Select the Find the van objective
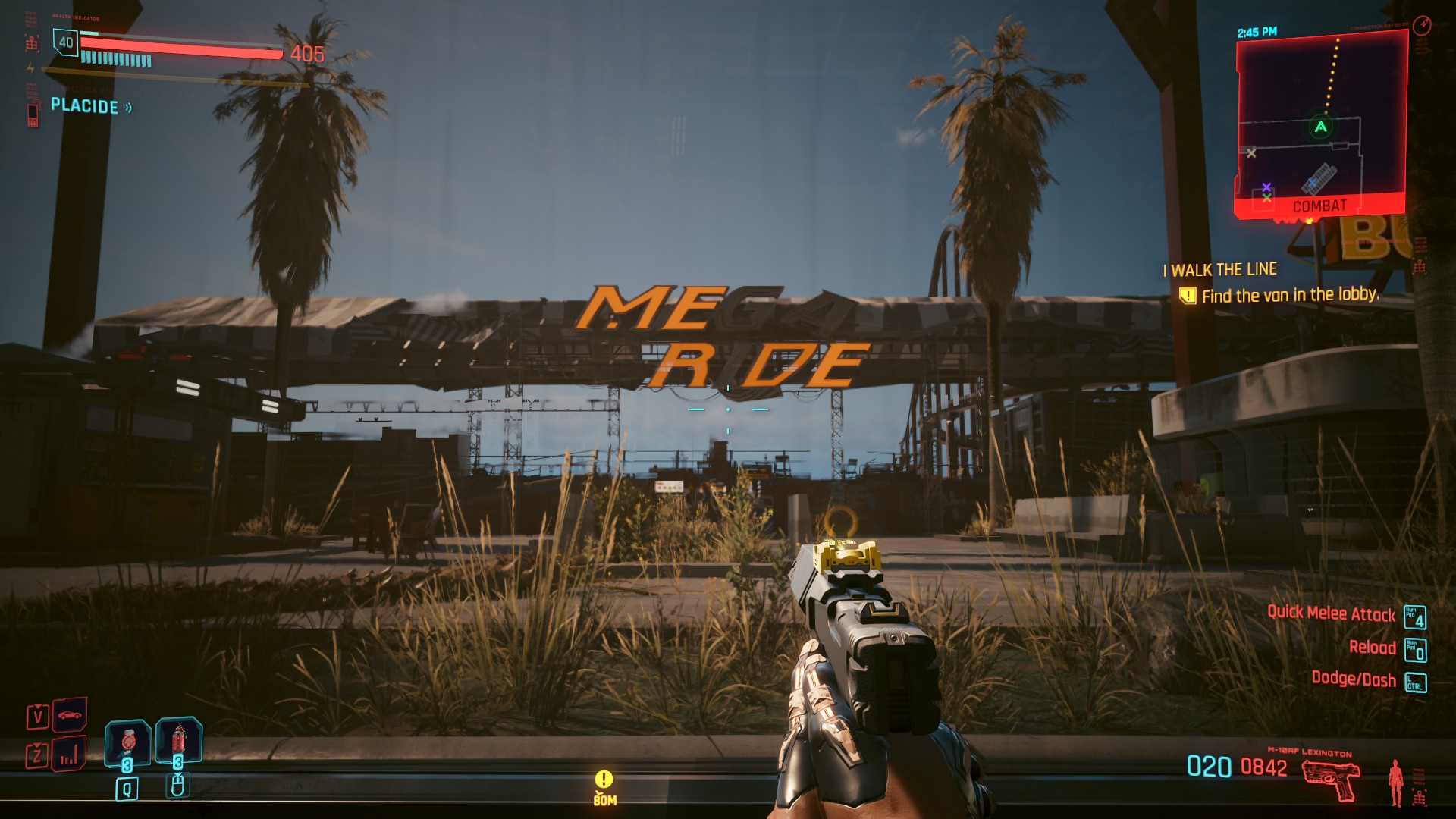Viewport: 1456px width, 819px height. [1289, 295]
